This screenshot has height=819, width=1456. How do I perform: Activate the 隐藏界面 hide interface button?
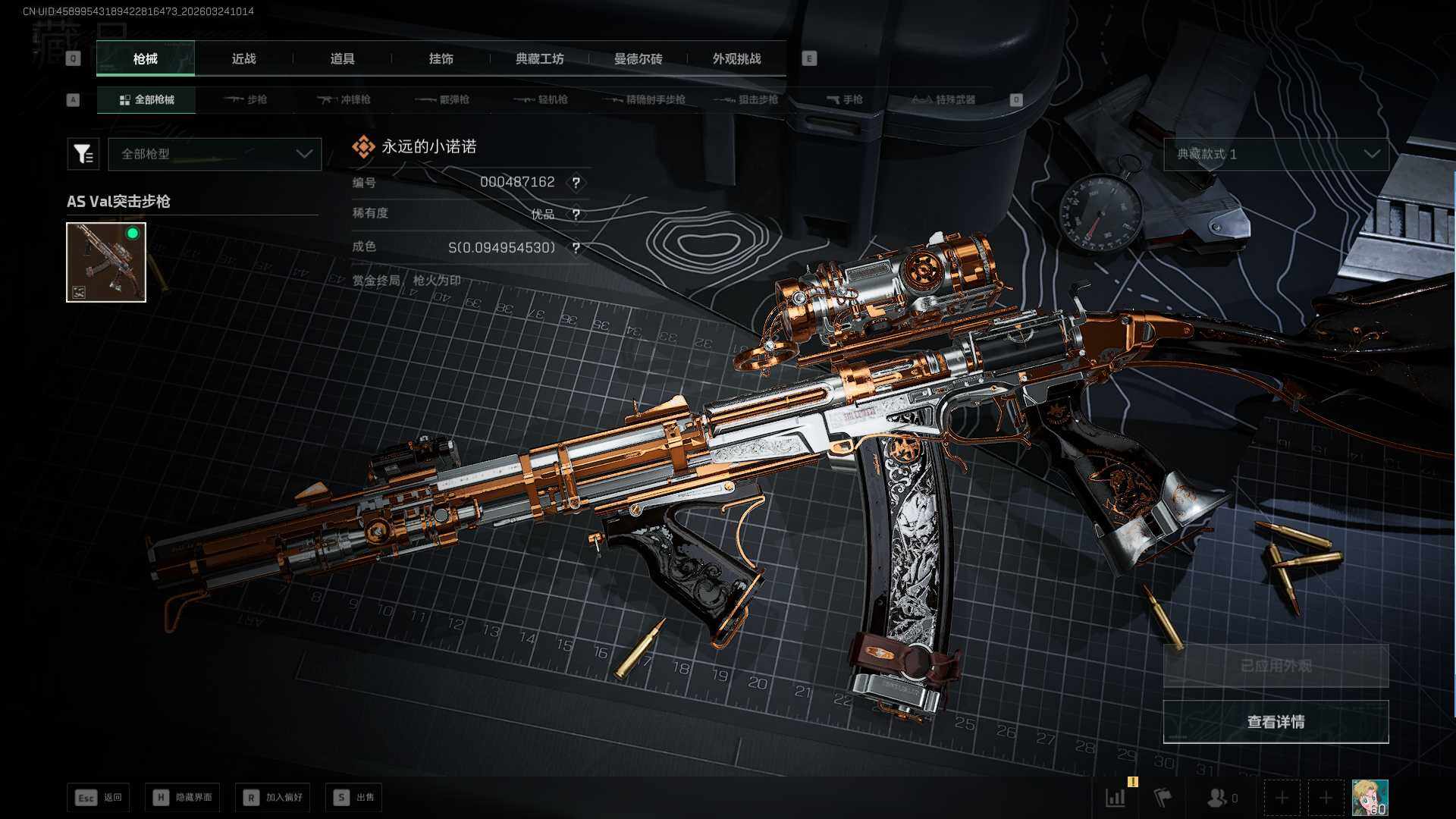pyautogui.click(x=183, y=797)
